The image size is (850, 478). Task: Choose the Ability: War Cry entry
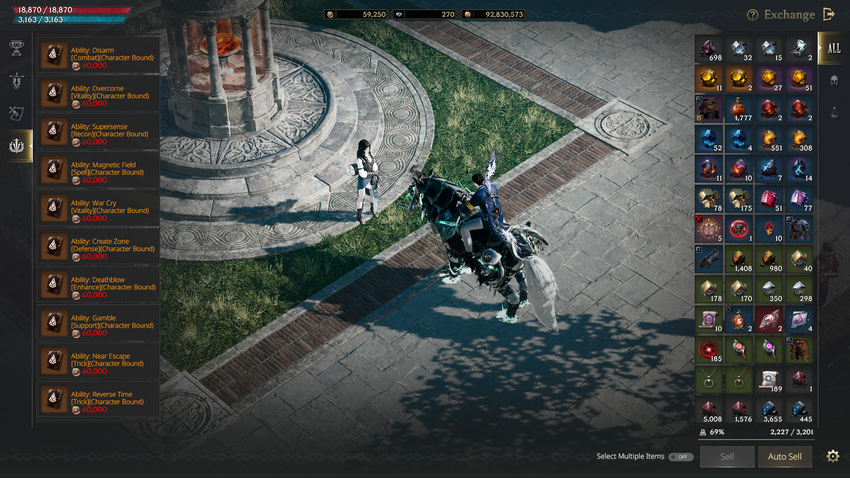click(x=98, y=207)
